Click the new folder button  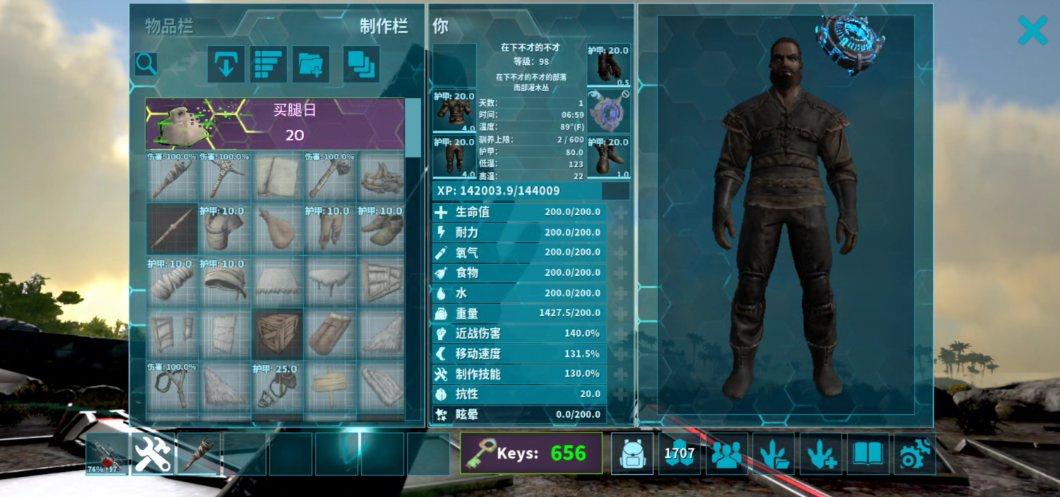point(311,64)
